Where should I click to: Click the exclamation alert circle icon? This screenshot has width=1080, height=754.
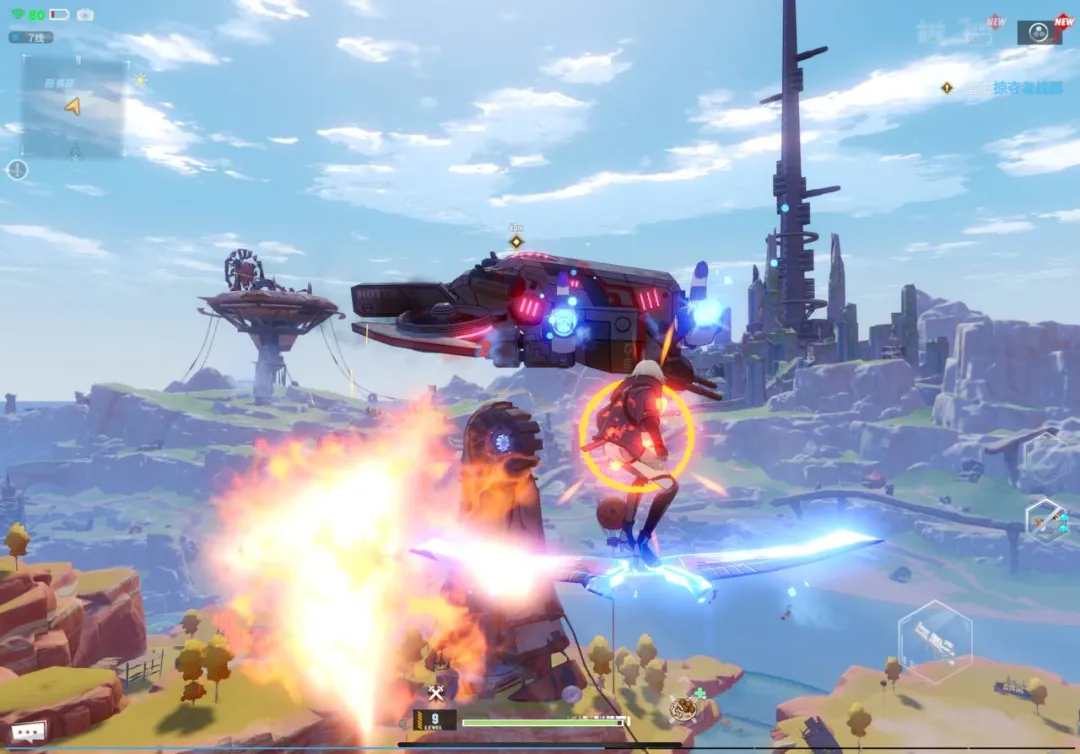pyautogui.click(x=17, y=170)
